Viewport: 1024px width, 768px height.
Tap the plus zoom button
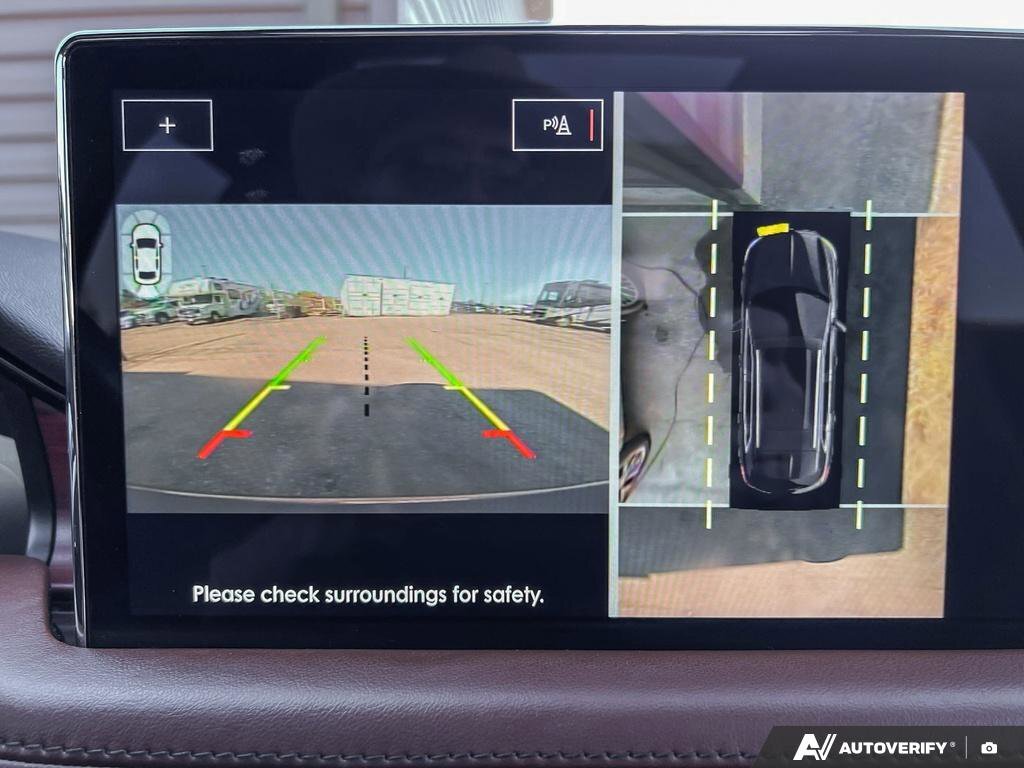click(167, 125)
